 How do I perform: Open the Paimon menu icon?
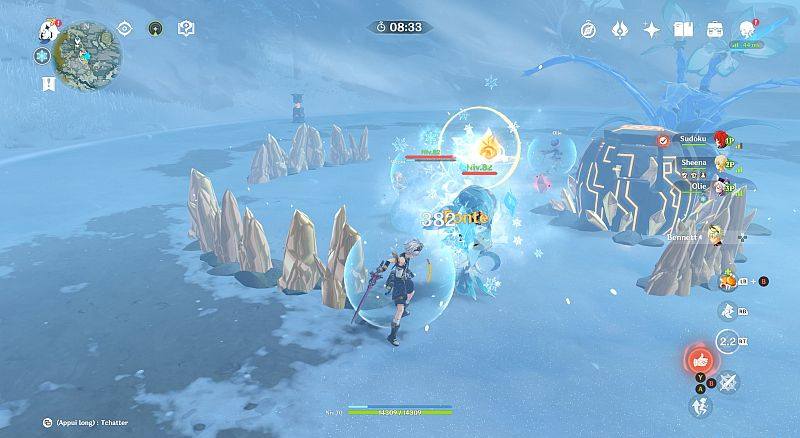(x=46, y=29)
